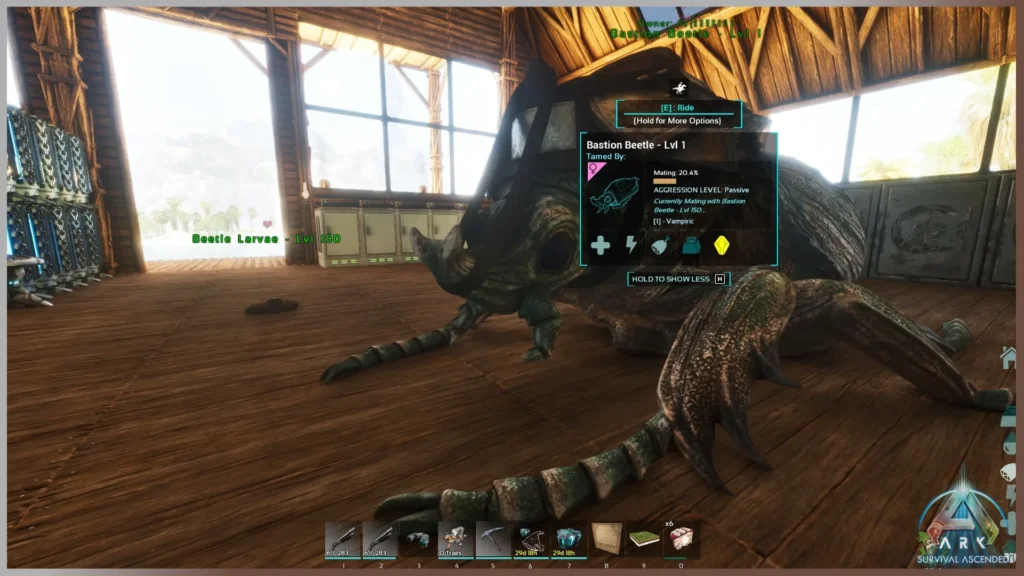Click the yellow crystal icon in beetle panel

[720, 245]
